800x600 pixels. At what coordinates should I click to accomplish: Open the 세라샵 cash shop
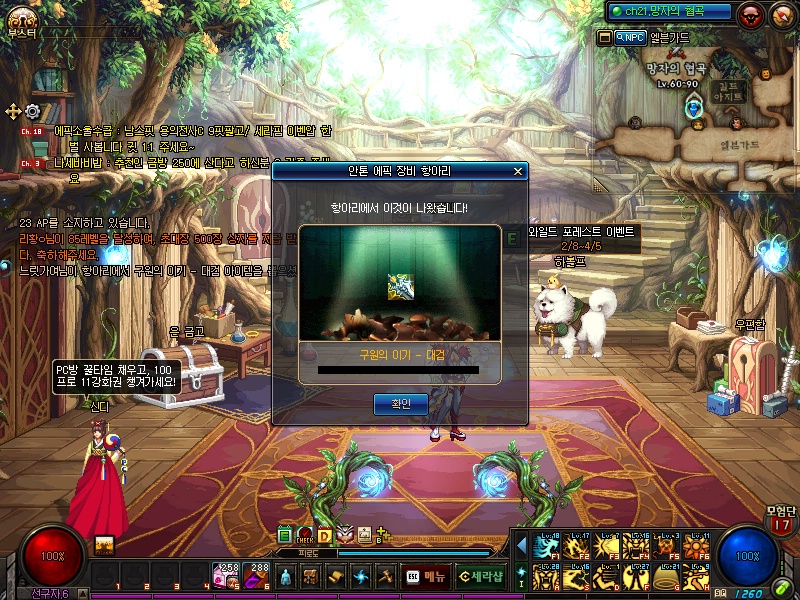[x=480, y=576]
